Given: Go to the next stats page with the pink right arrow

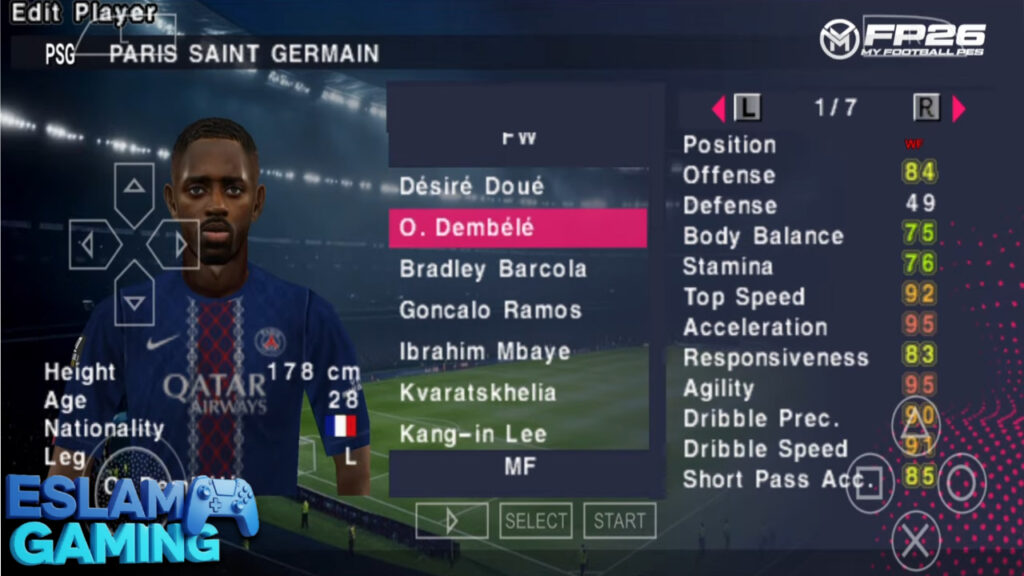Looking at the screenshot, I should coord(959,108).
